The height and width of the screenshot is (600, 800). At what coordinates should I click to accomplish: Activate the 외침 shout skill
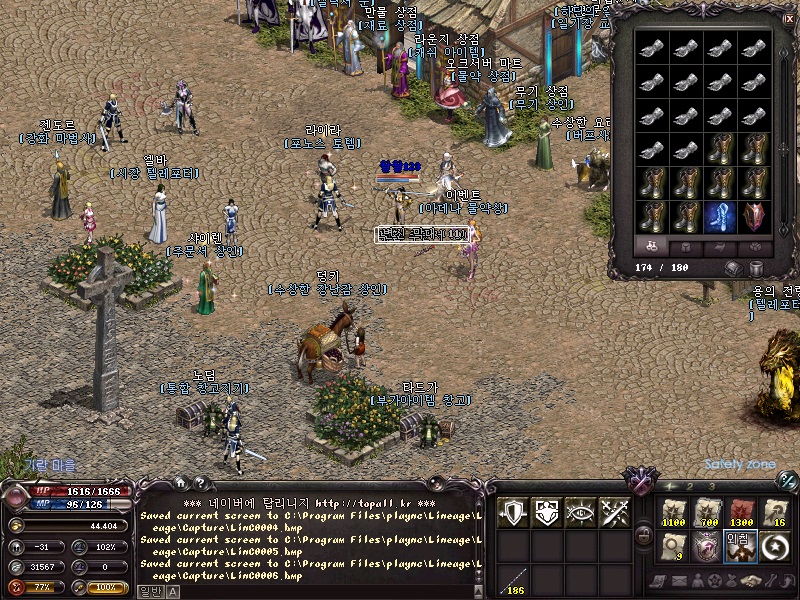tap(741, 546)
